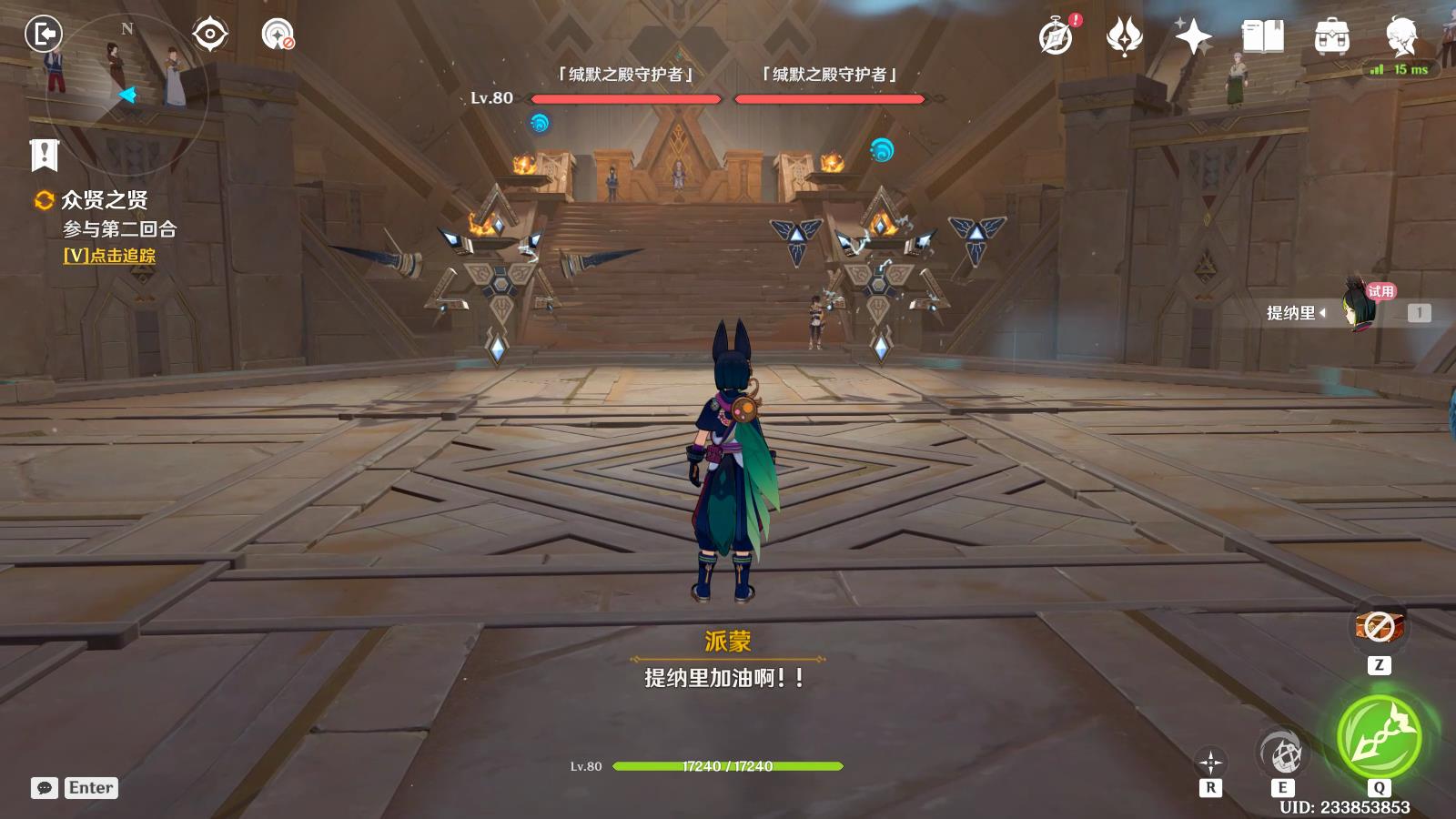The height and width of the screenshot is (819, 1456).
Task: Open the backpack inventory icon
Action: pyautogui.click(x=1331, y=36)
